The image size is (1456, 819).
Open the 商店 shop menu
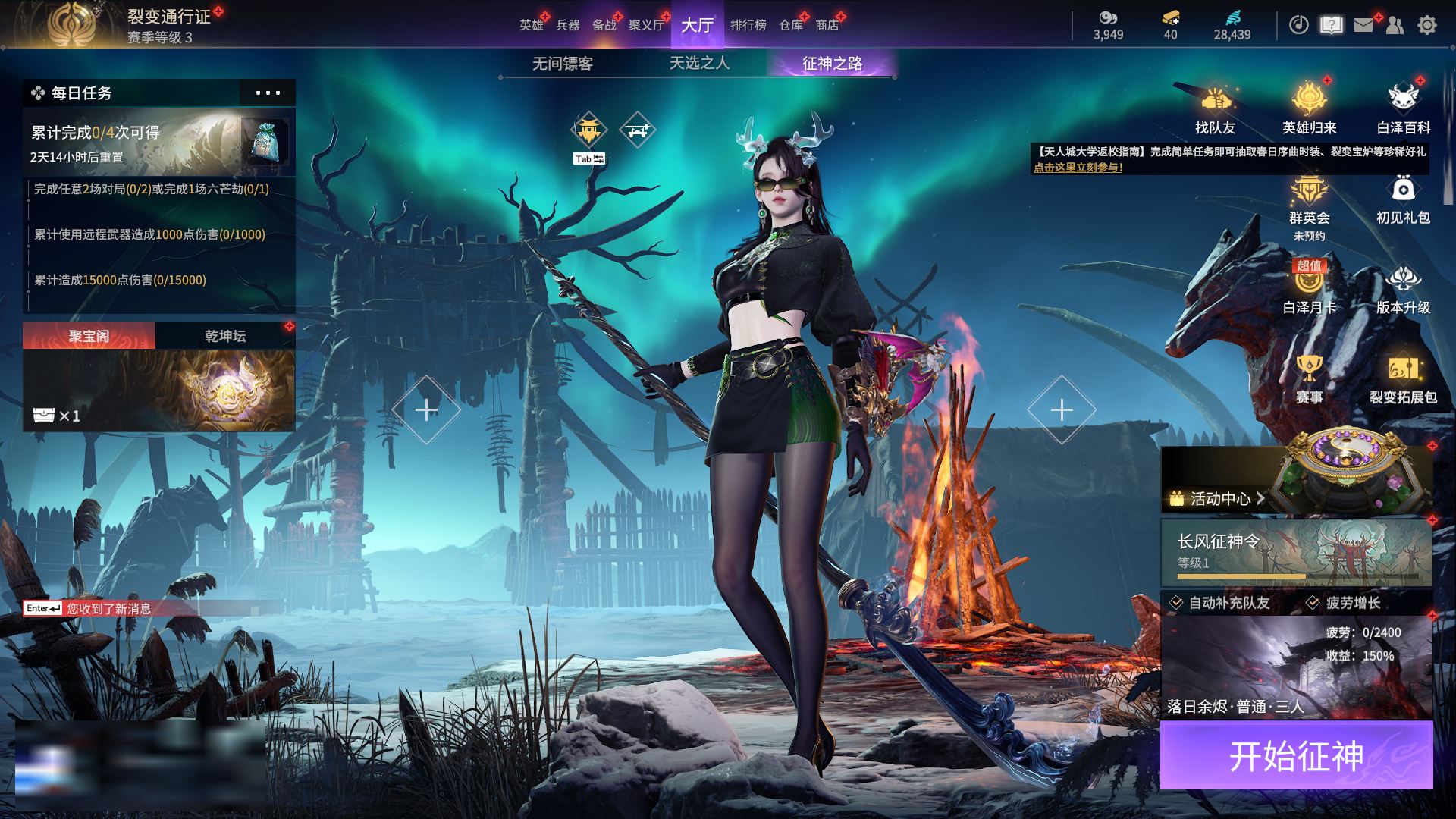[827, 25]
